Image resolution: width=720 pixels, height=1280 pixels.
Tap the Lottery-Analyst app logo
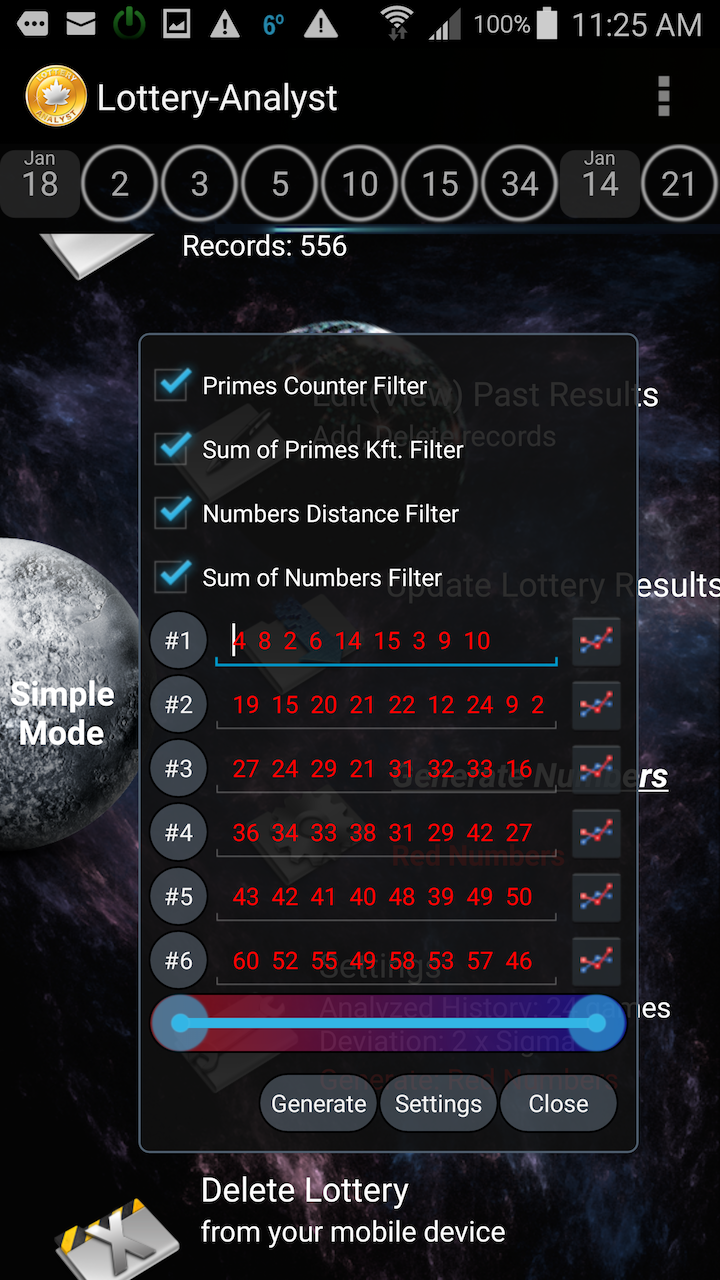click(55, 97)
